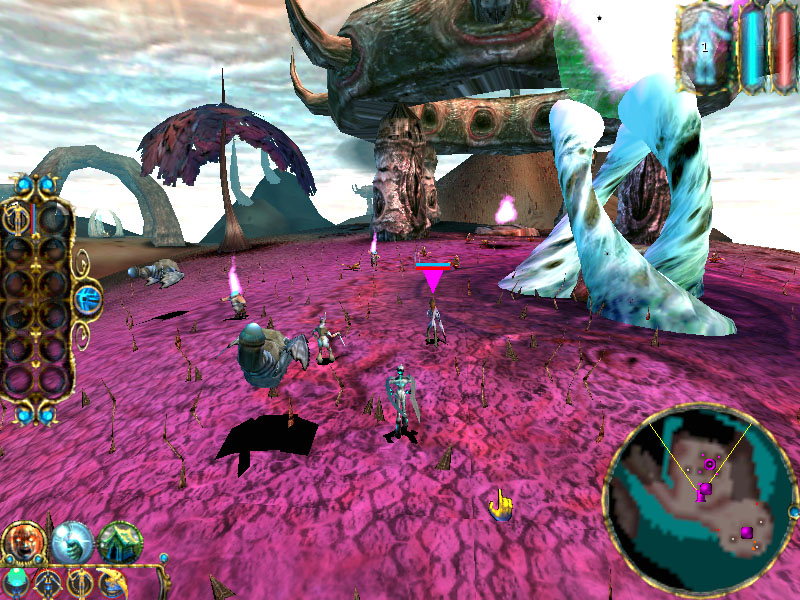Open the glowing hand spell tab
The height and width of the screenshot is (600, 800).
(x=72, y=542)
